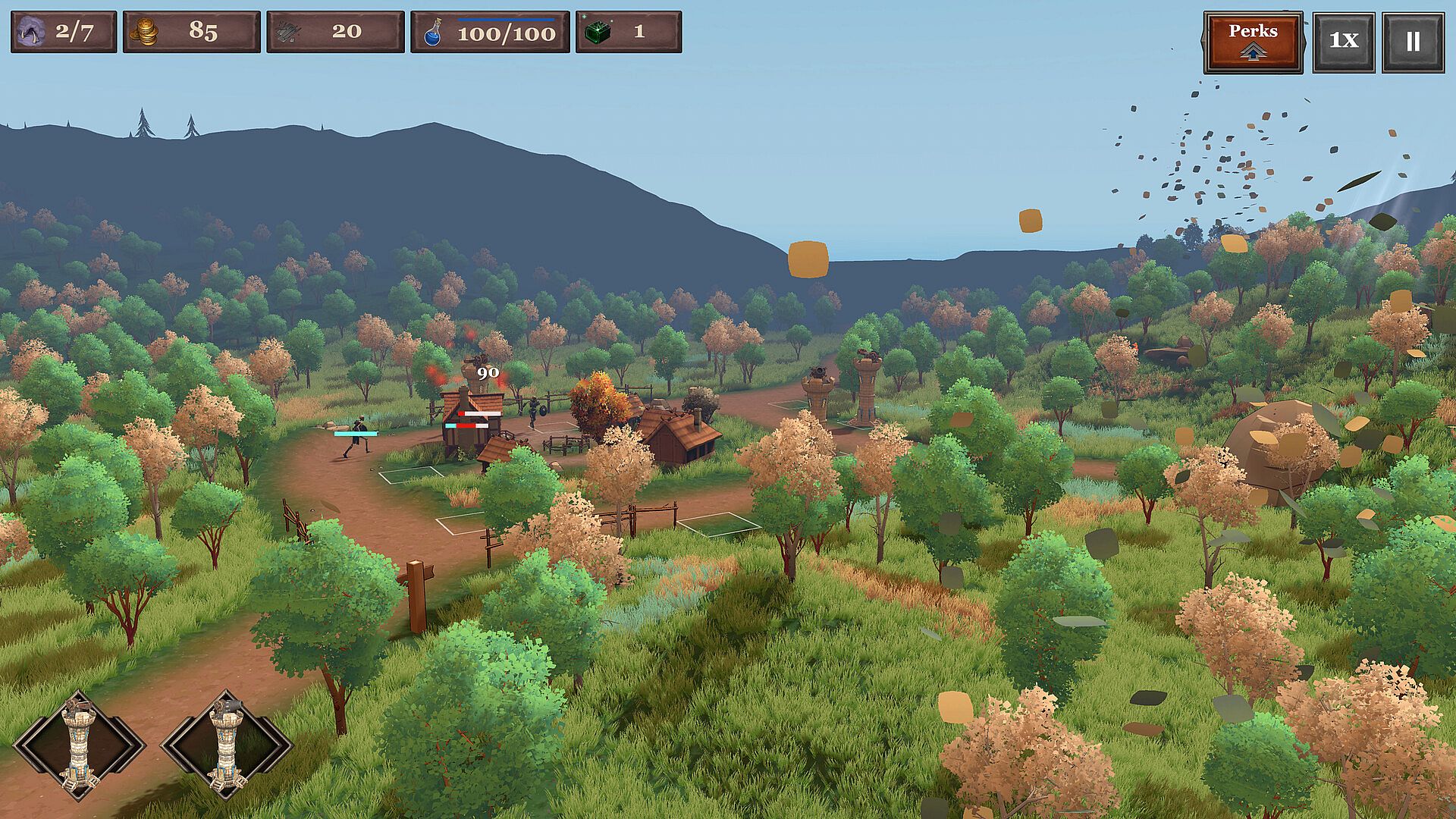This screenshot has width=1456, height=819.
Task: Toggle the 1x game speed button
Action: [x=1343, y=42]
